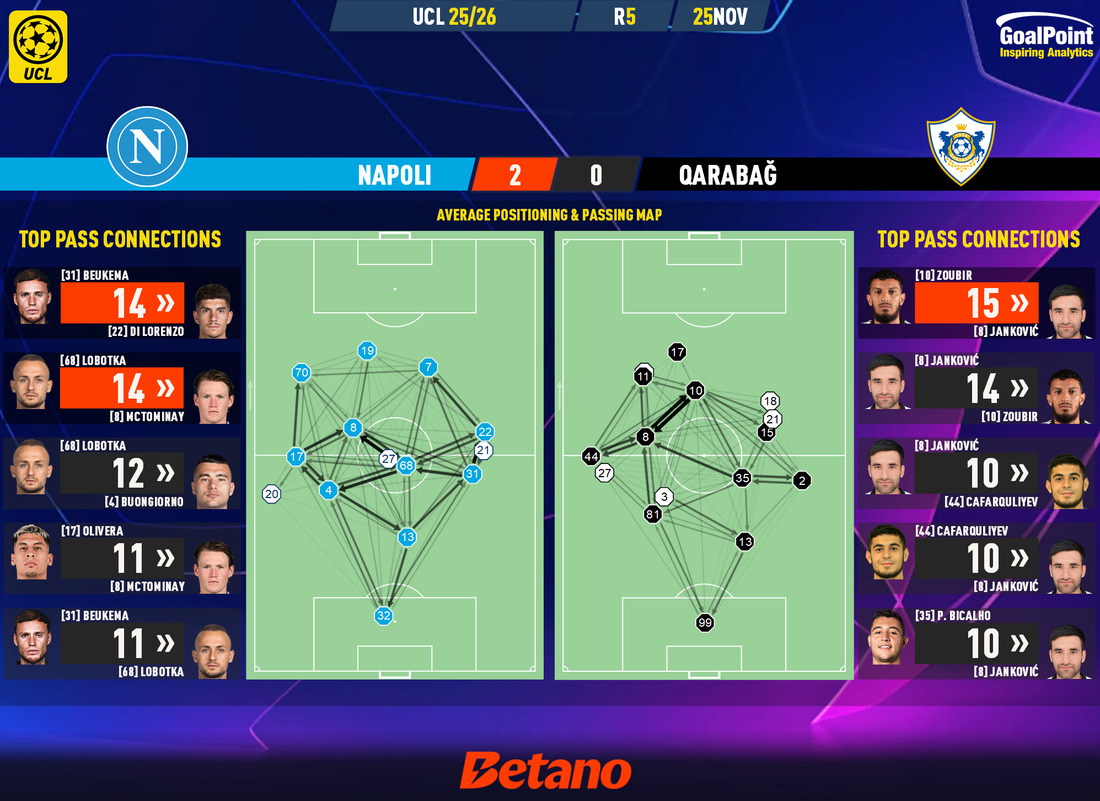The image size is (1100, 801).
Task: Open the Janković to Cafarquliyev connection row
Action: coord(977,473)
